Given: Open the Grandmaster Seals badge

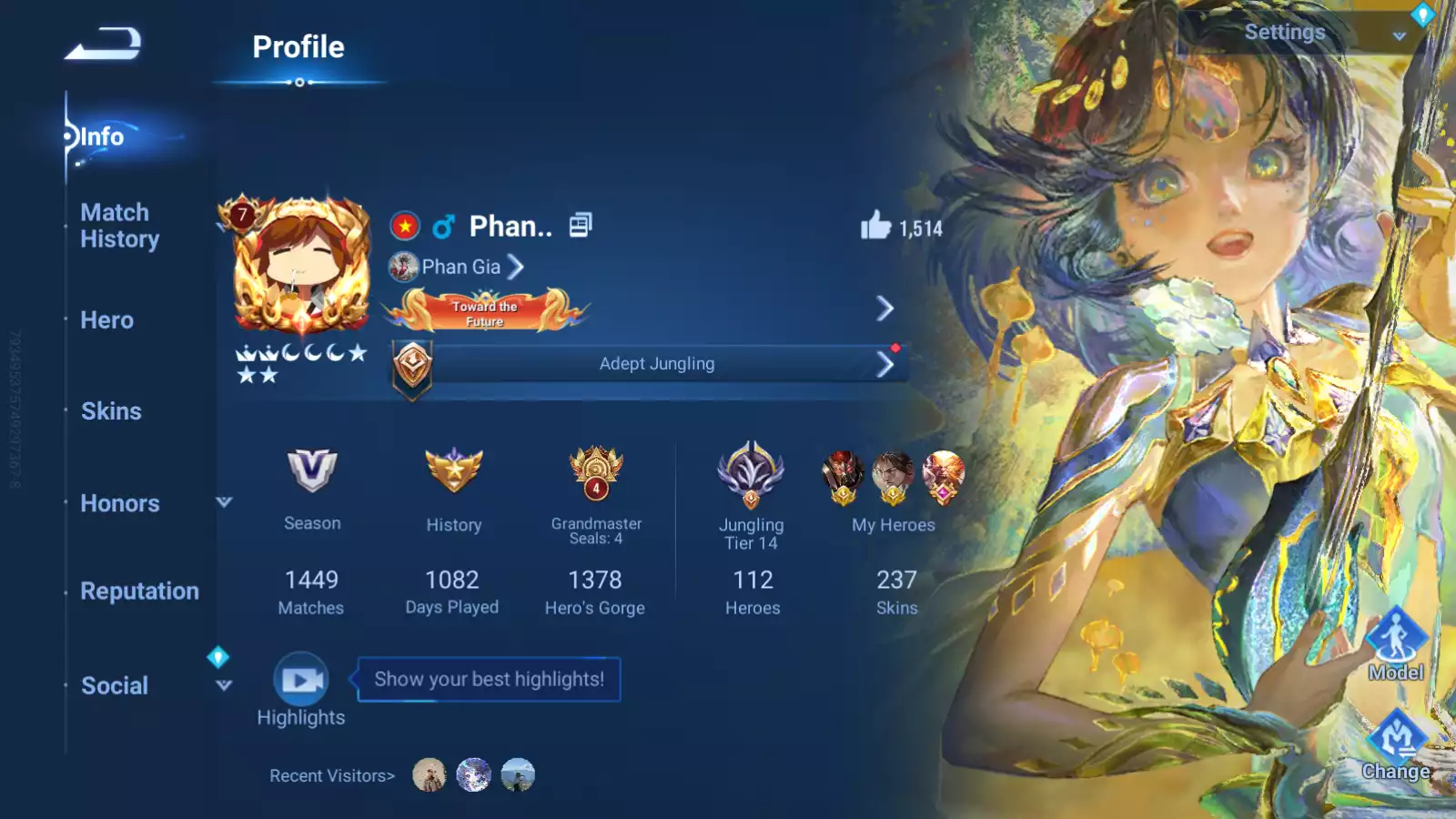Looking at the screenshot, I should click(x=596, y=473).
